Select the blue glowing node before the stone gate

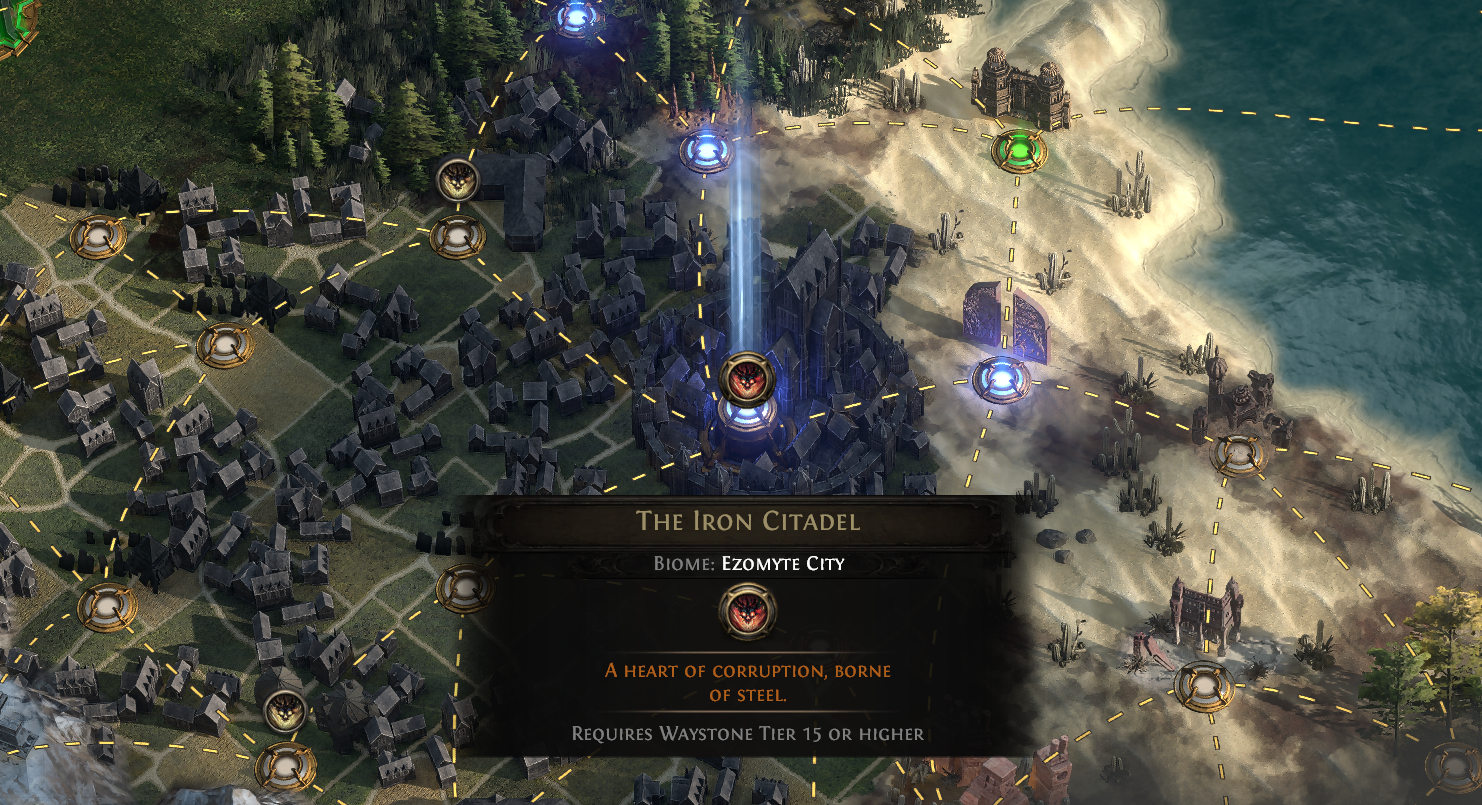point(1000,379)
